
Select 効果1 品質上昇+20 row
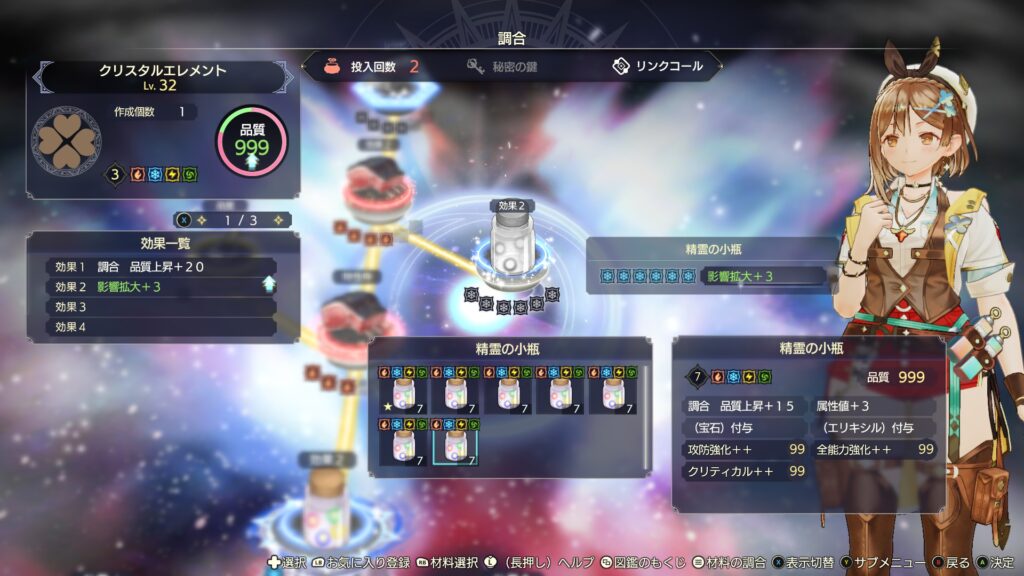pos(162,267)
